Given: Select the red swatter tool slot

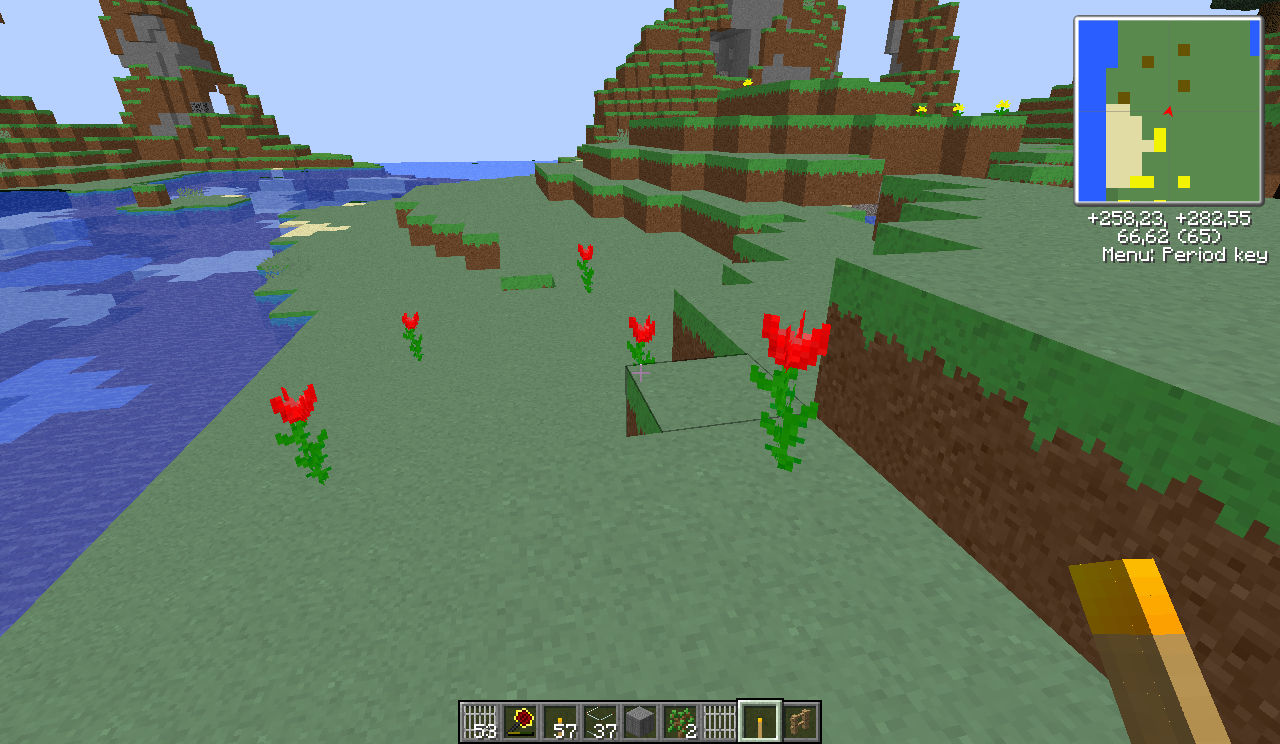Looking at the screenshot, I should [520, 721].
